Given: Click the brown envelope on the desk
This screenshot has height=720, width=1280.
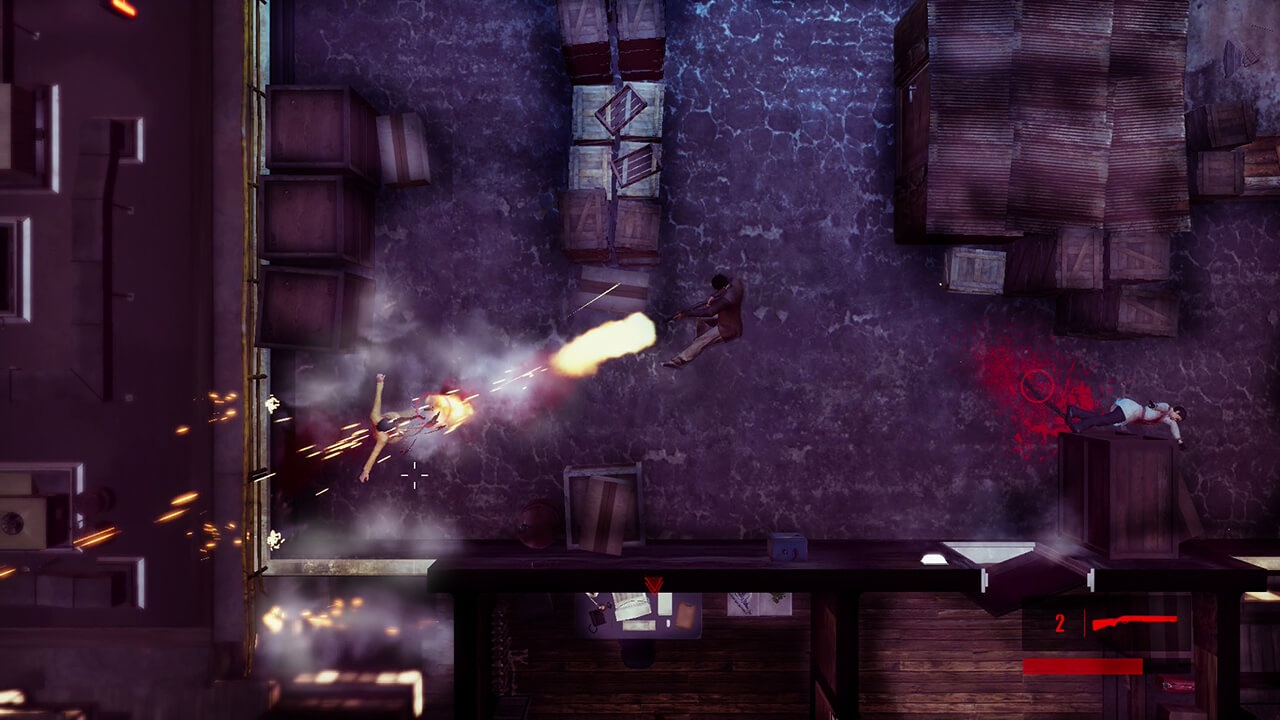Looking at the screenshot, I should (x=686, y=614).
